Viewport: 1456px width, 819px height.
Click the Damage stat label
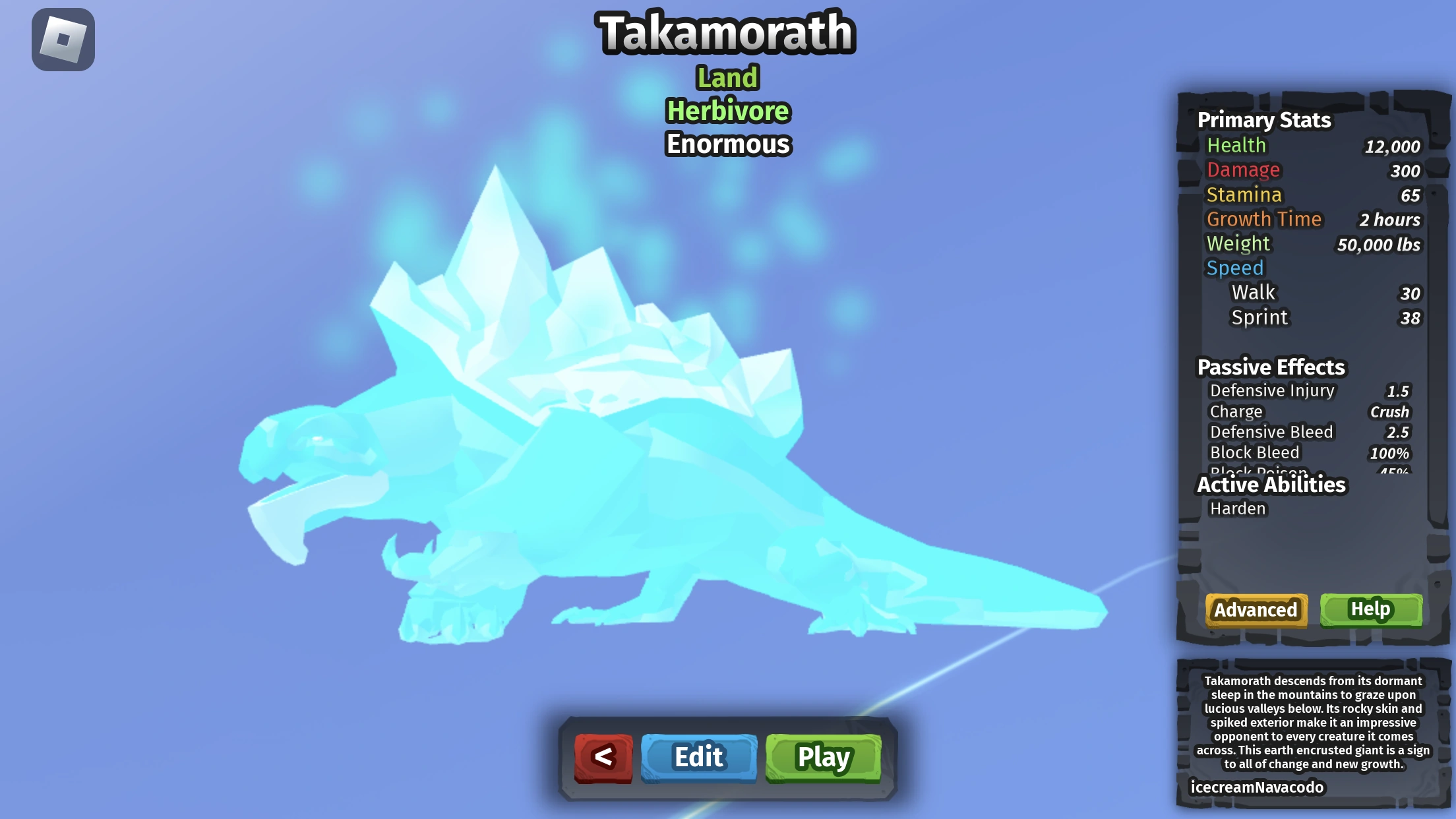coord(1242,169)
